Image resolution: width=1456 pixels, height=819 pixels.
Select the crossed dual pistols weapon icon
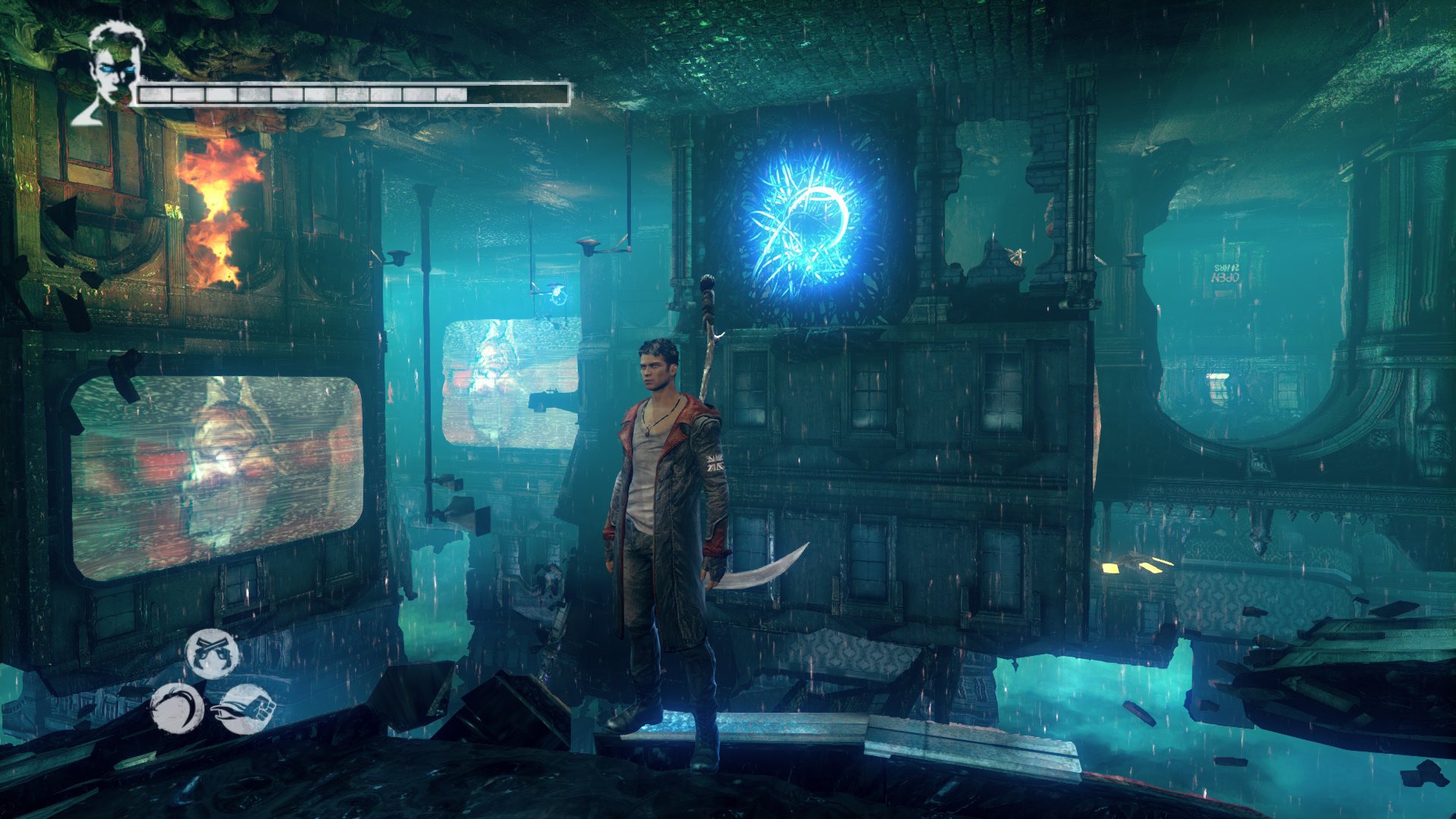click(212, 653)
